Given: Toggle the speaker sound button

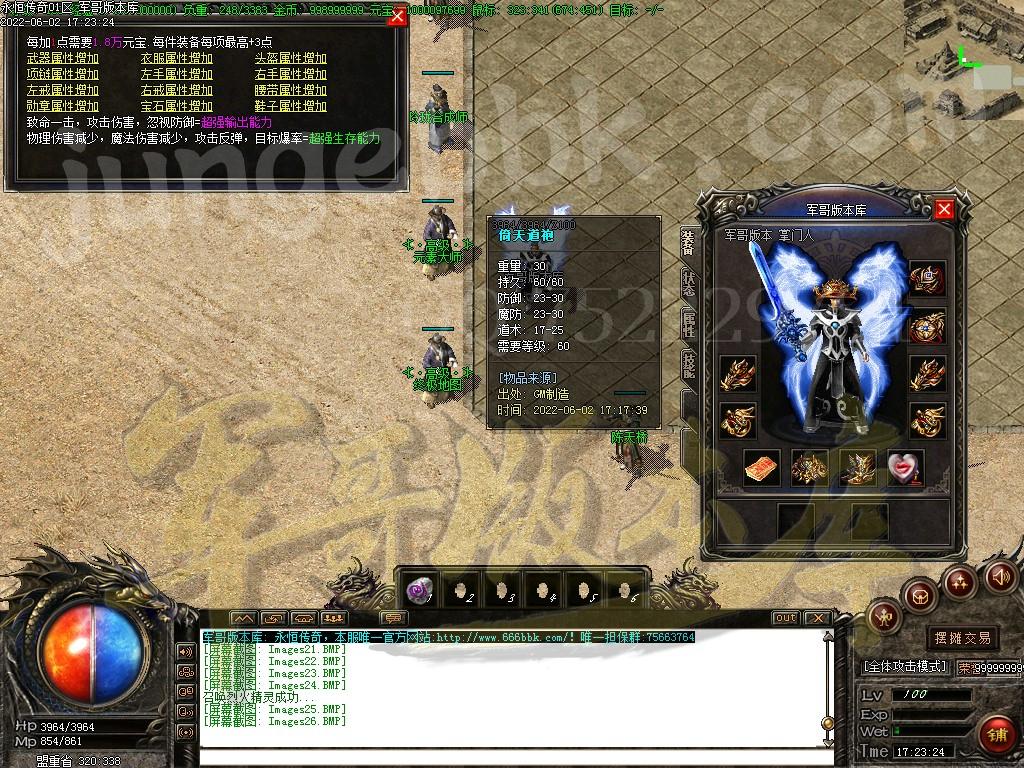Looking at the screenshot, I should coord(1001,577).
